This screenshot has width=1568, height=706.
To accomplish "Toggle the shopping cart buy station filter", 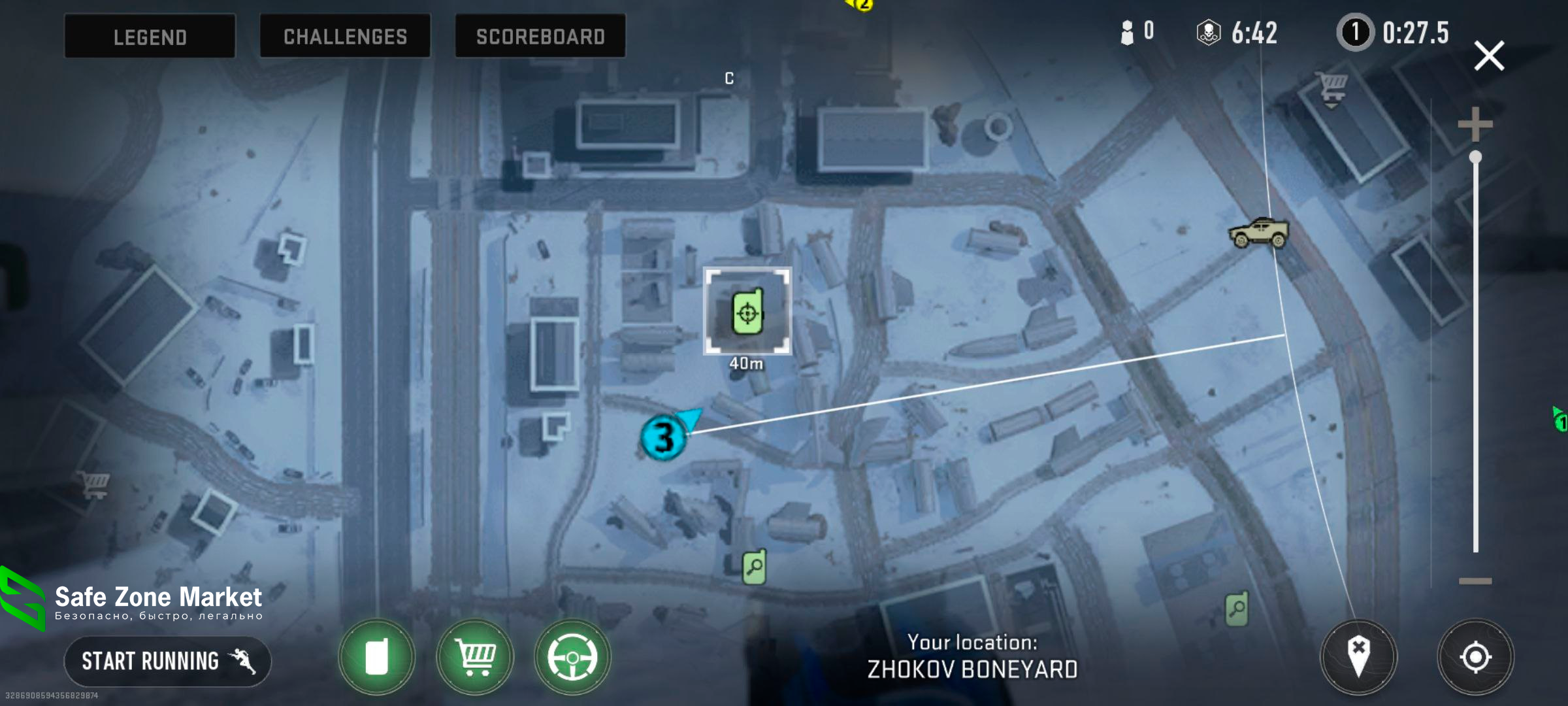I will pyautogui.click(x=475, y=656).
